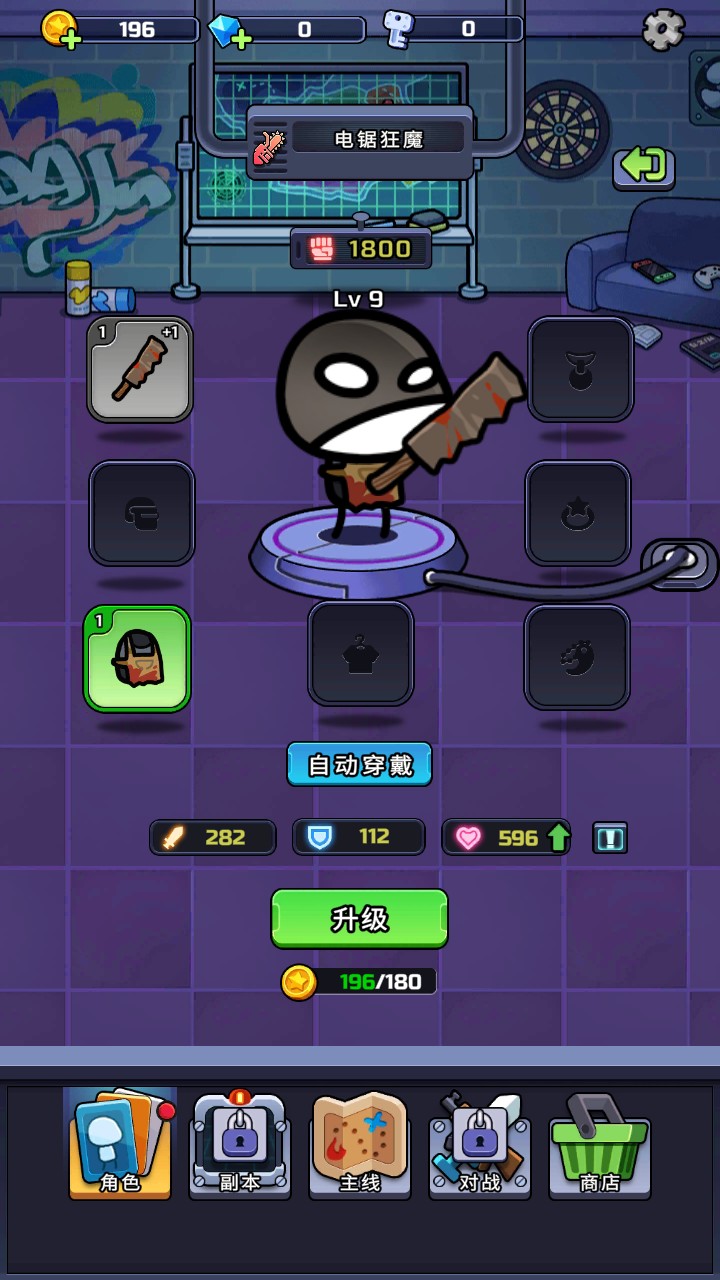Tap the green back arrow button

643,165
